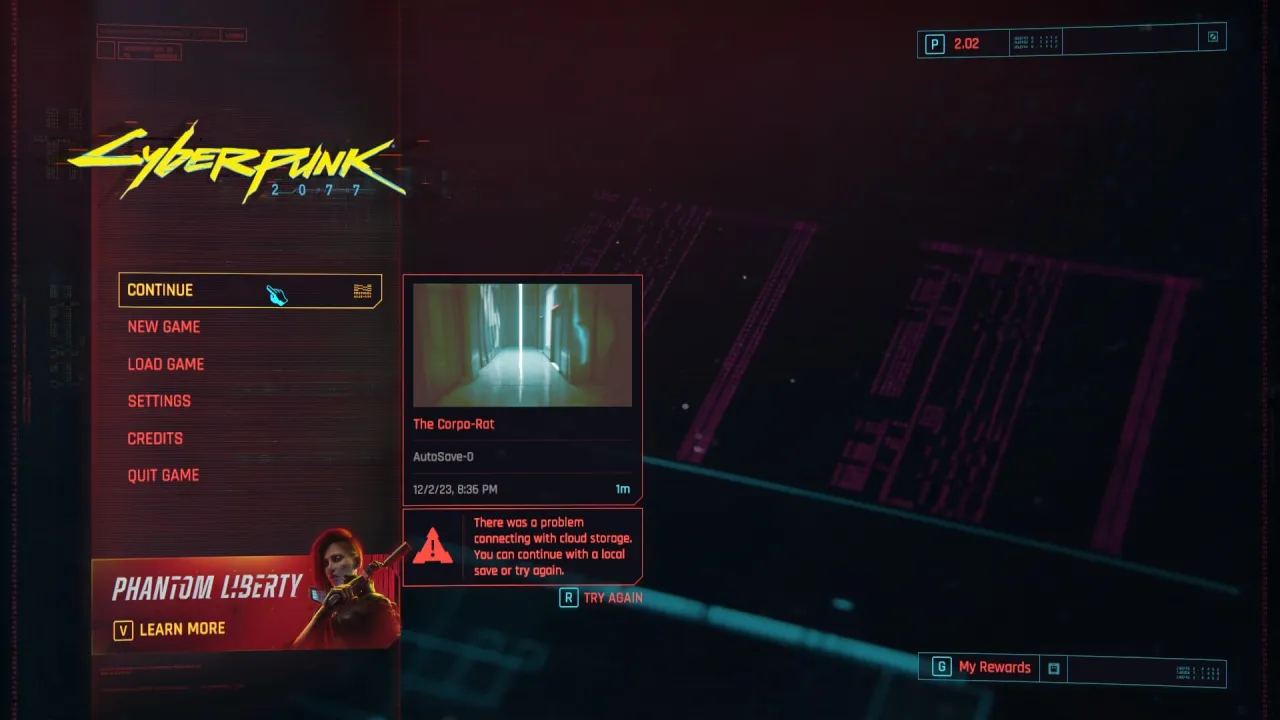Select Continue from the main menu
The height and width of the screenshot is (720, 1280).
click(160, 290)
